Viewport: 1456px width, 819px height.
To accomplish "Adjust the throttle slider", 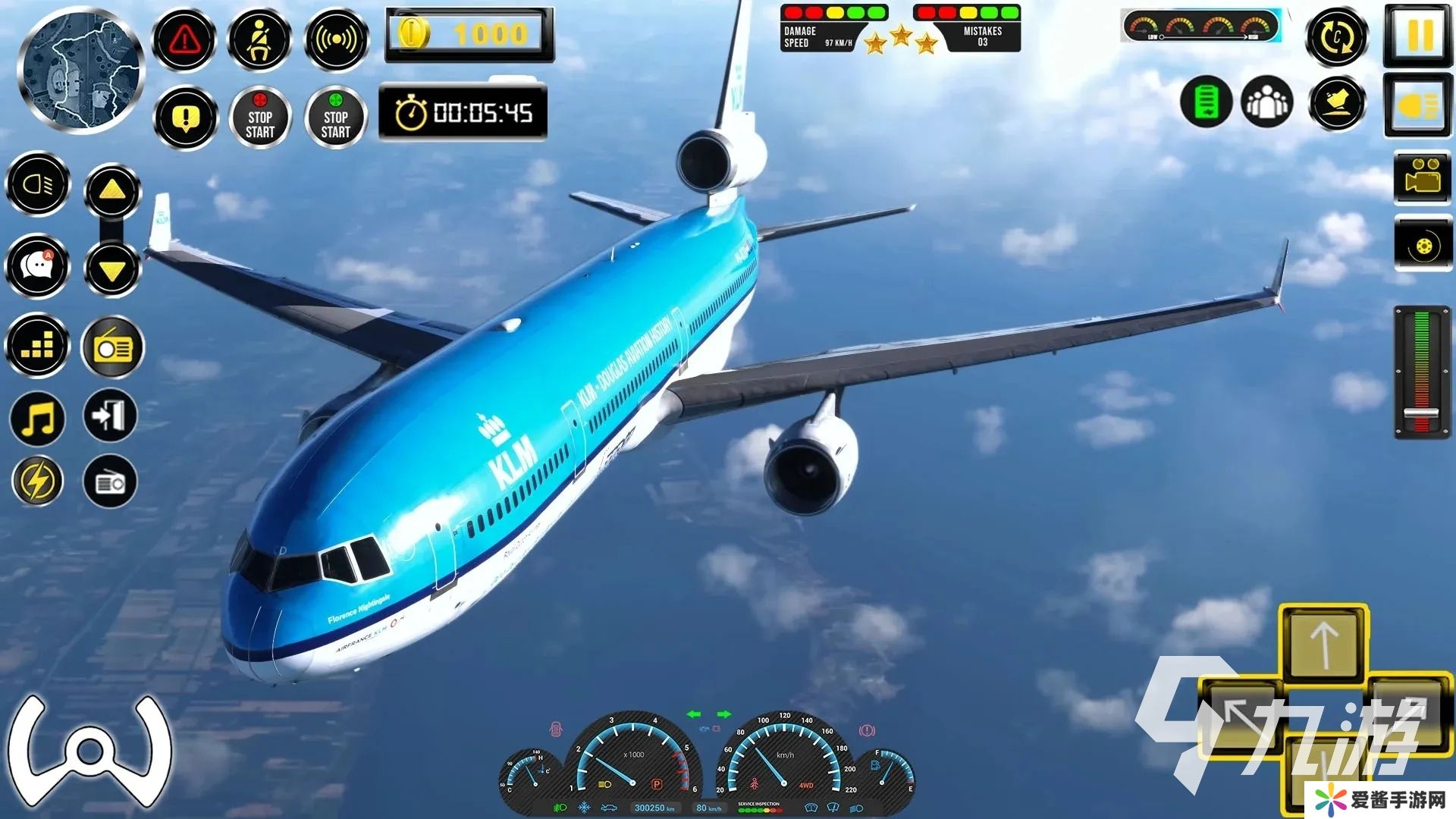I will 1421,414.
